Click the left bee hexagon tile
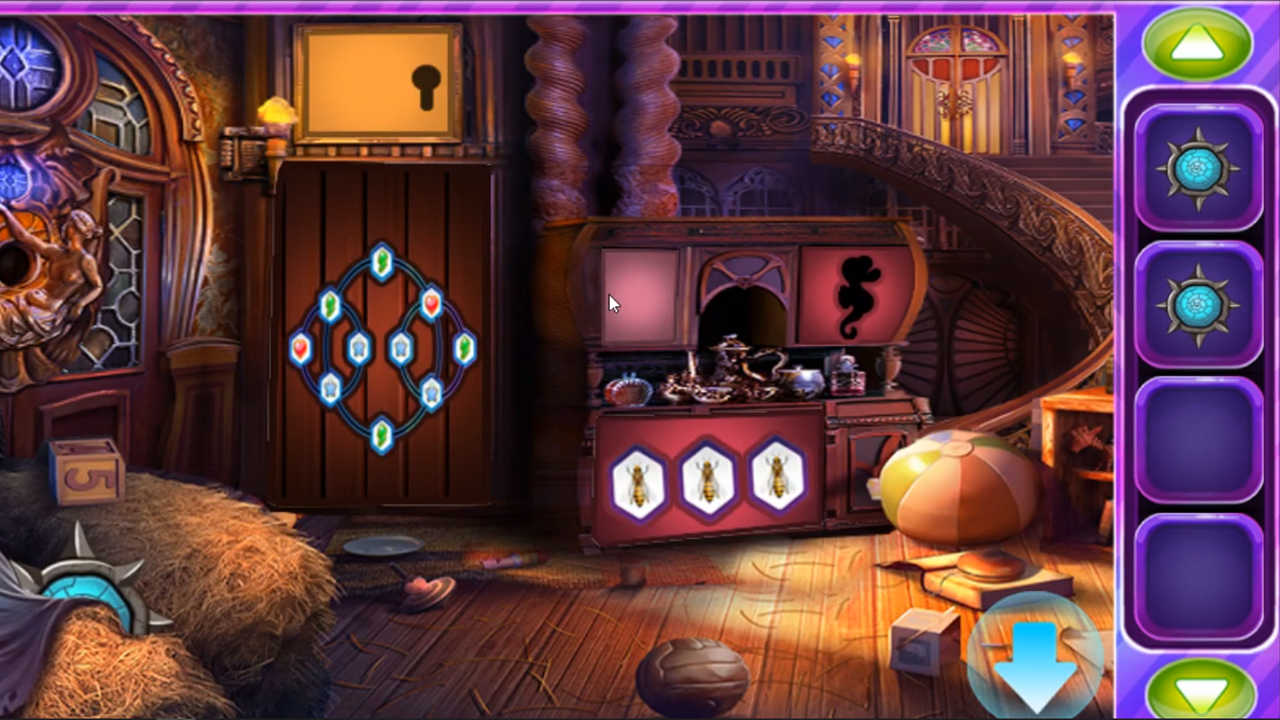 pos(640,483)
